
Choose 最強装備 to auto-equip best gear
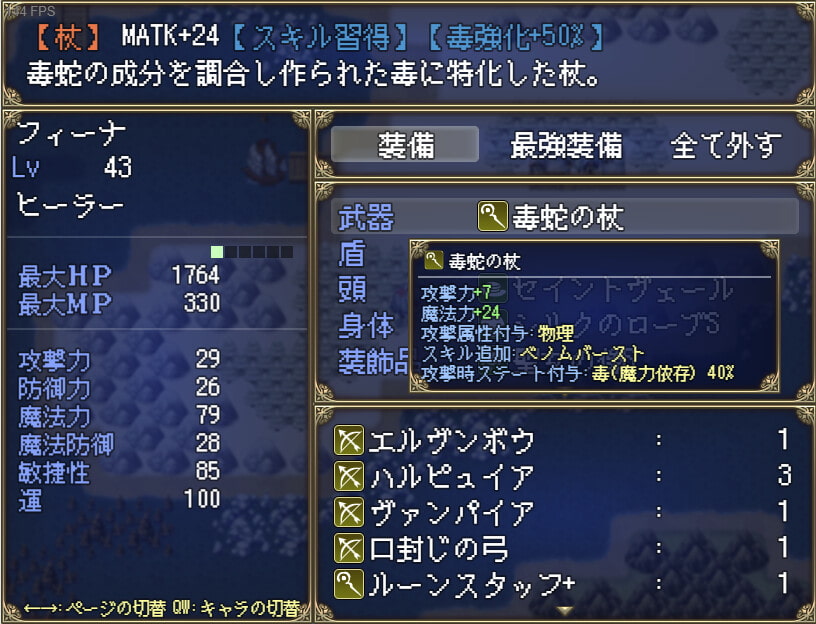(565, 146)
